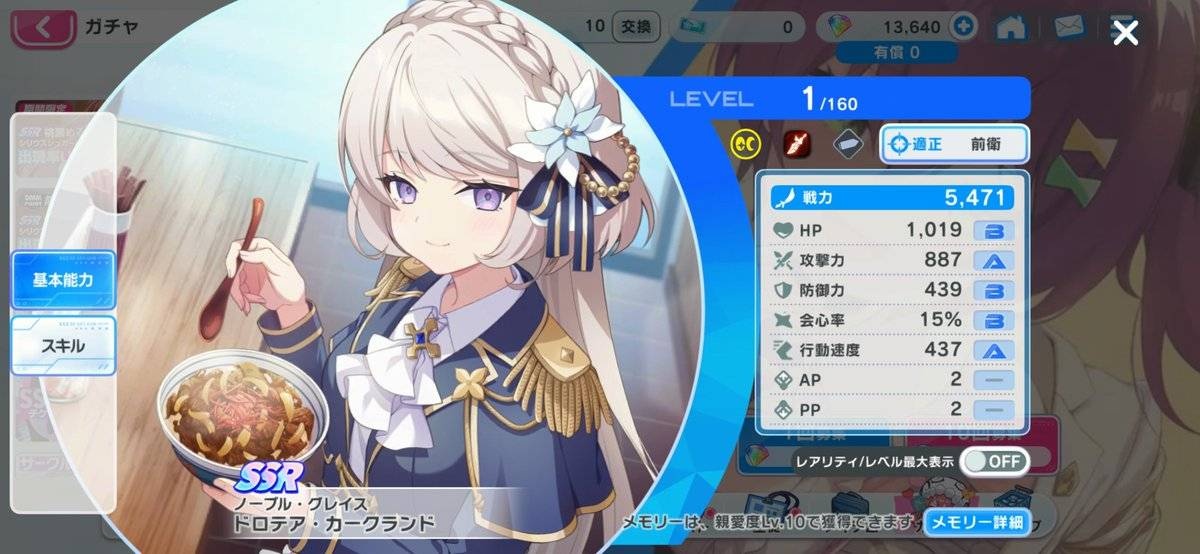
Task: Open メモリー詳細 memory details
Action: point(976,522)
